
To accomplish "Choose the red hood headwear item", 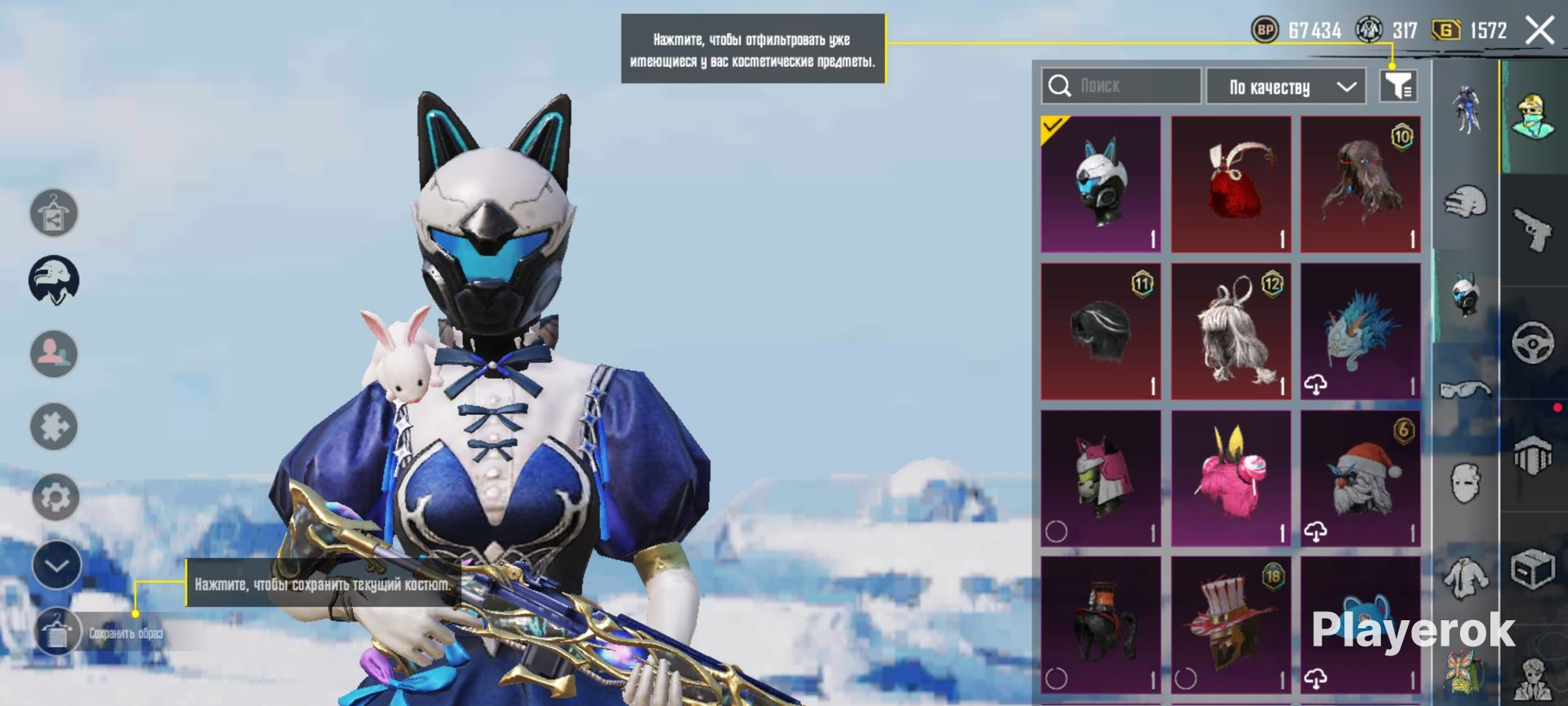I will tap(1231, 184).
